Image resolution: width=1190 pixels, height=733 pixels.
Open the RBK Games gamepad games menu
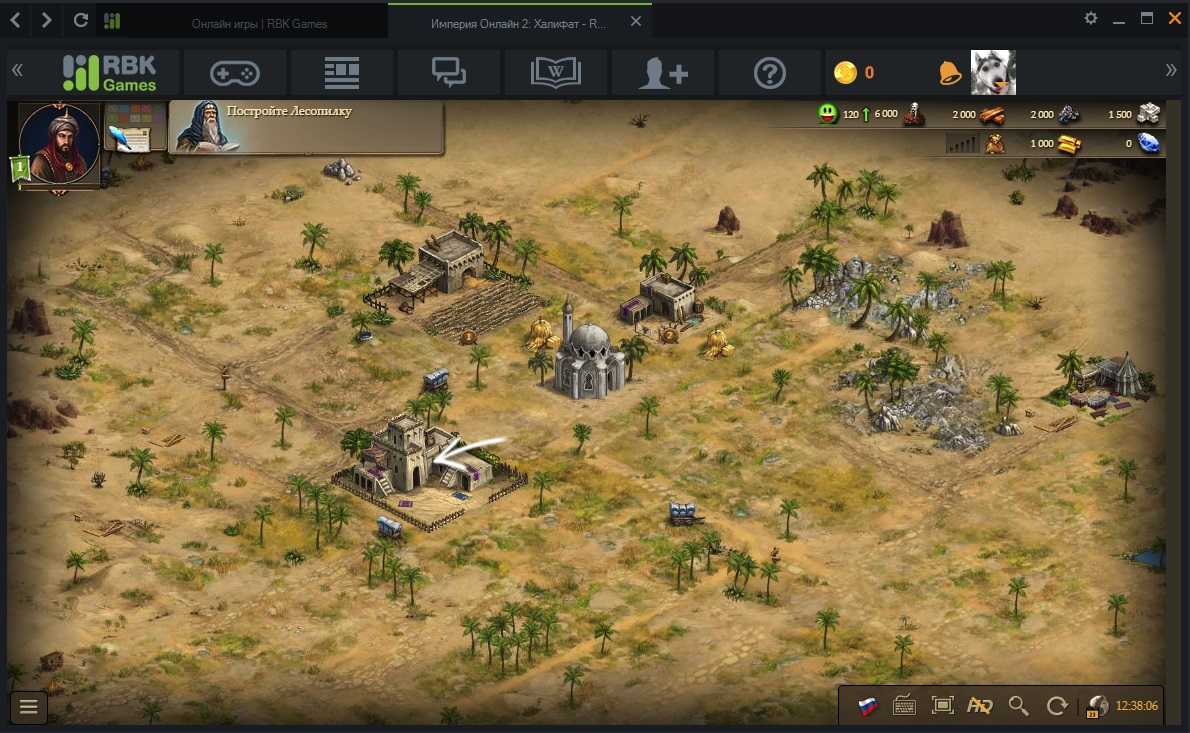click(234, 72)
